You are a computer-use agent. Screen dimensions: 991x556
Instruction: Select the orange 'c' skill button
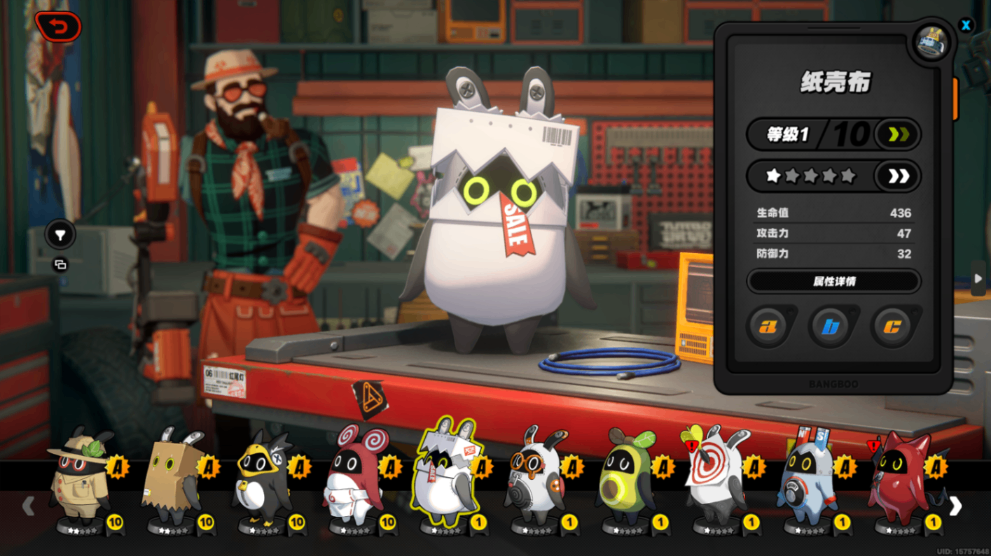pyautogui.click(x=892, y=326)
